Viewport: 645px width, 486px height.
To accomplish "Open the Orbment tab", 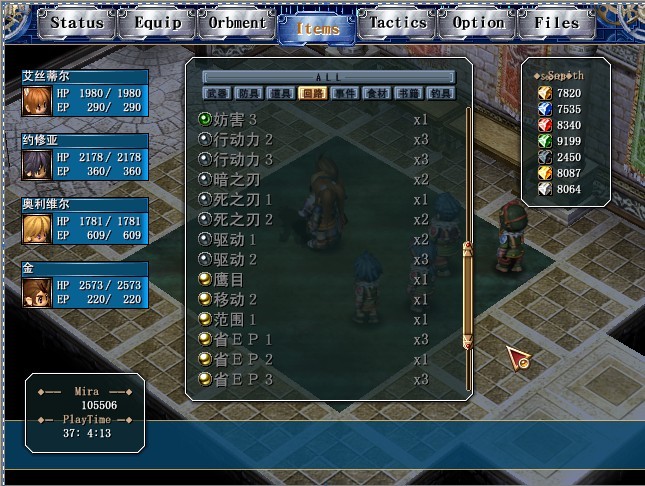I will [236, 22].
